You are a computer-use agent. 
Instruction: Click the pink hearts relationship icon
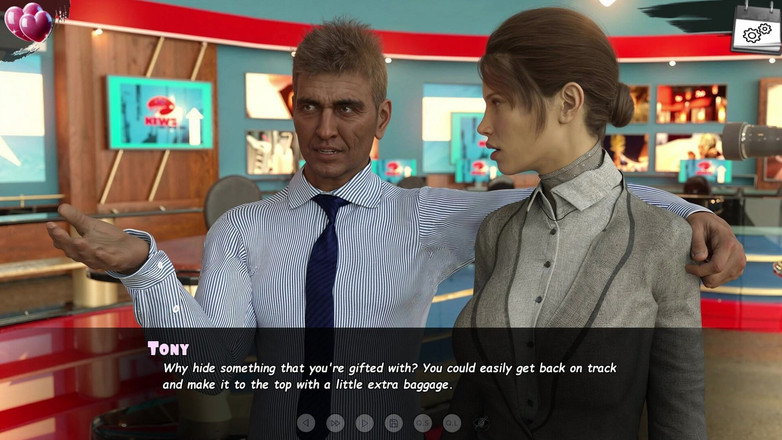(29, 22)
